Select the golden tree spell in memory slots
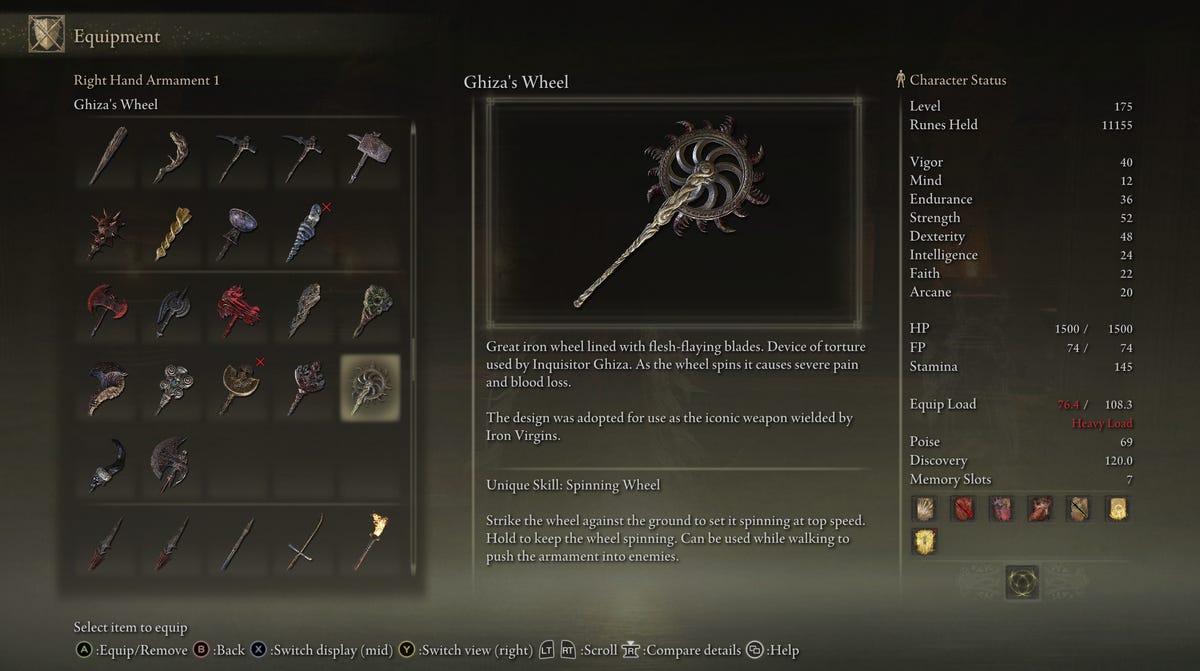Screen dimensions: 1200x671 (x=925, y=541)
